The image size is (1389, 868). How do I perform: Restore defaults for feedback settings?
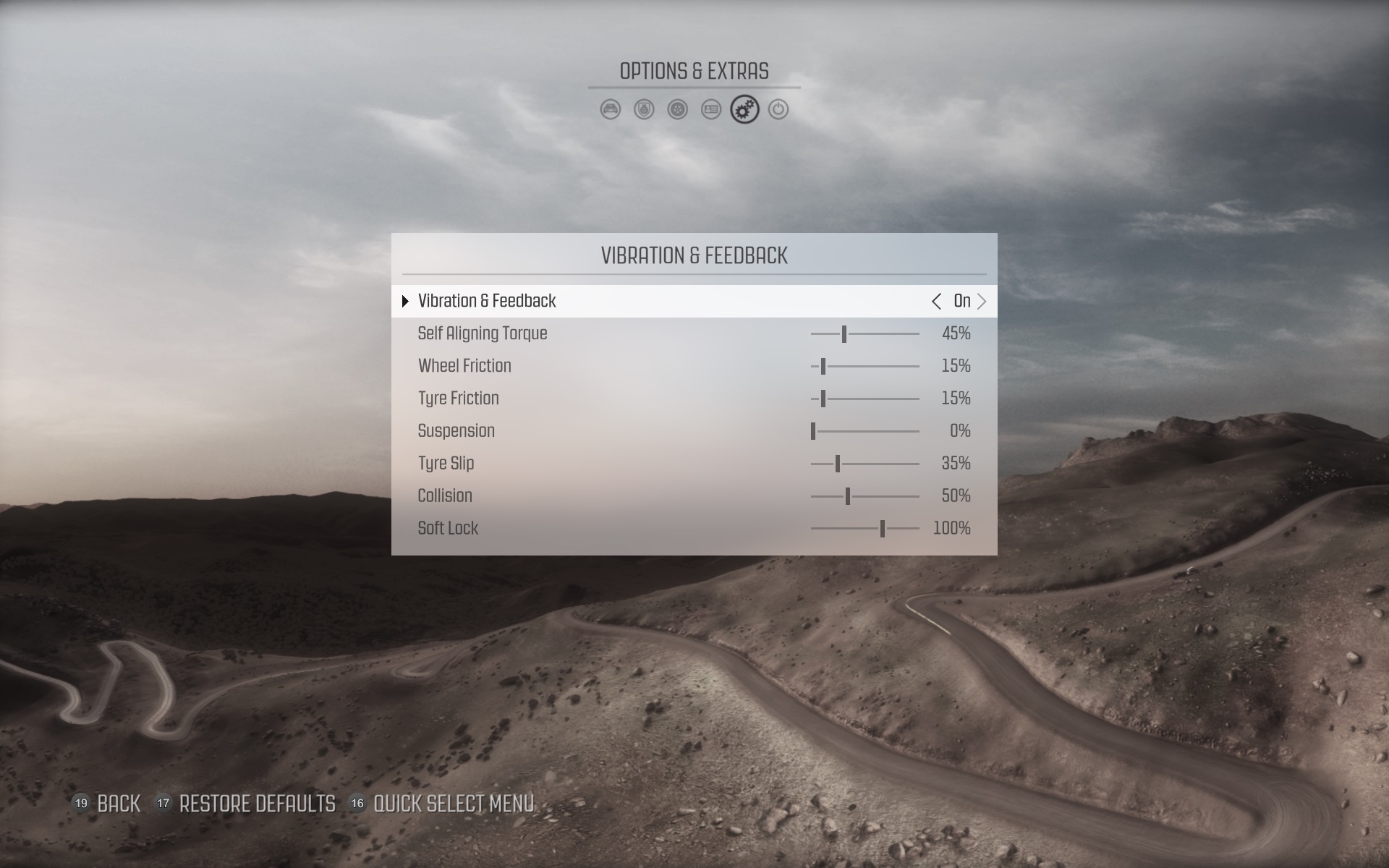click(x=246, y=804)
